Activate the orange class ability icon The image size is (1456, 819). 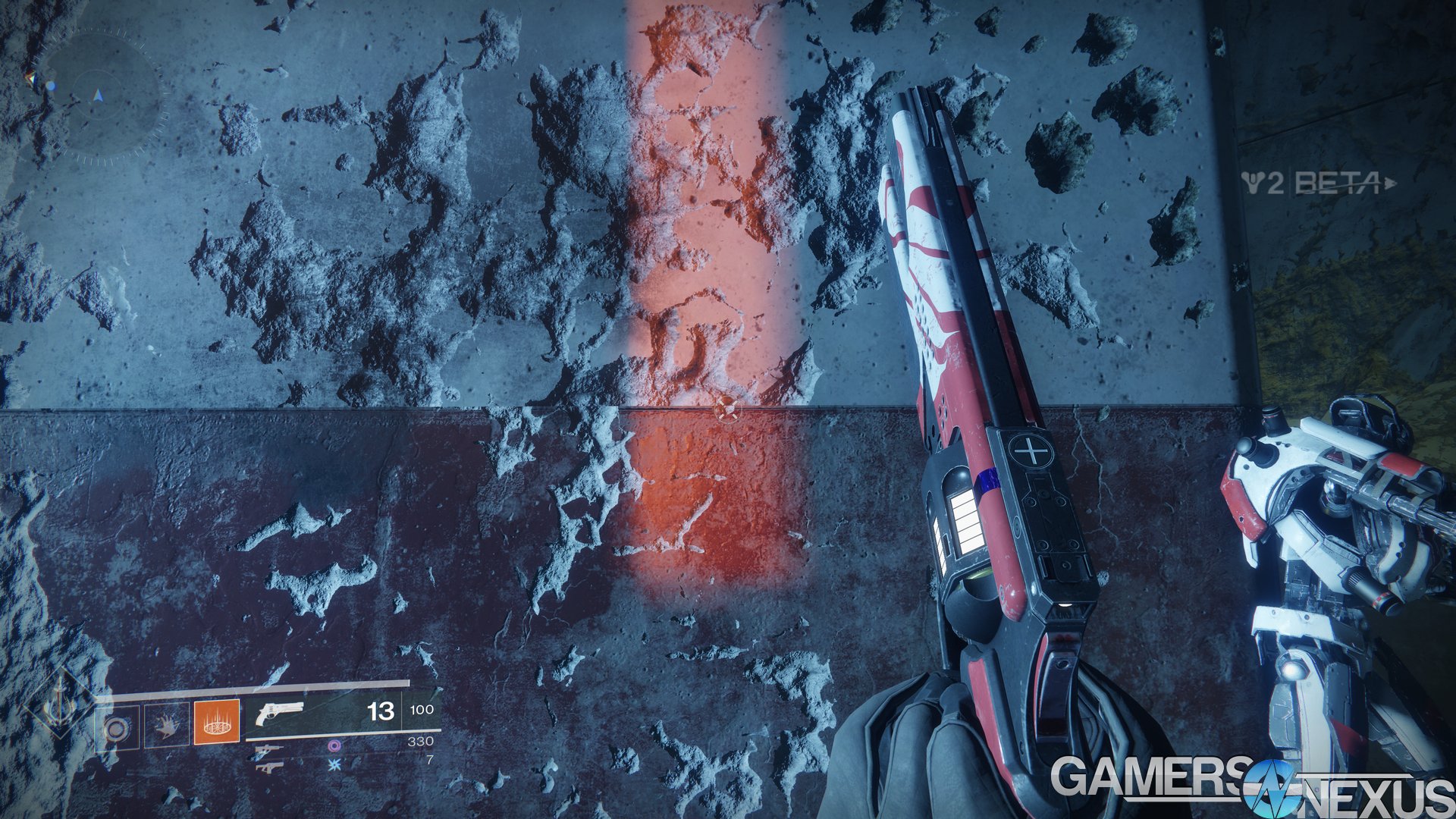pyautogui.click(x=217, y=721)
